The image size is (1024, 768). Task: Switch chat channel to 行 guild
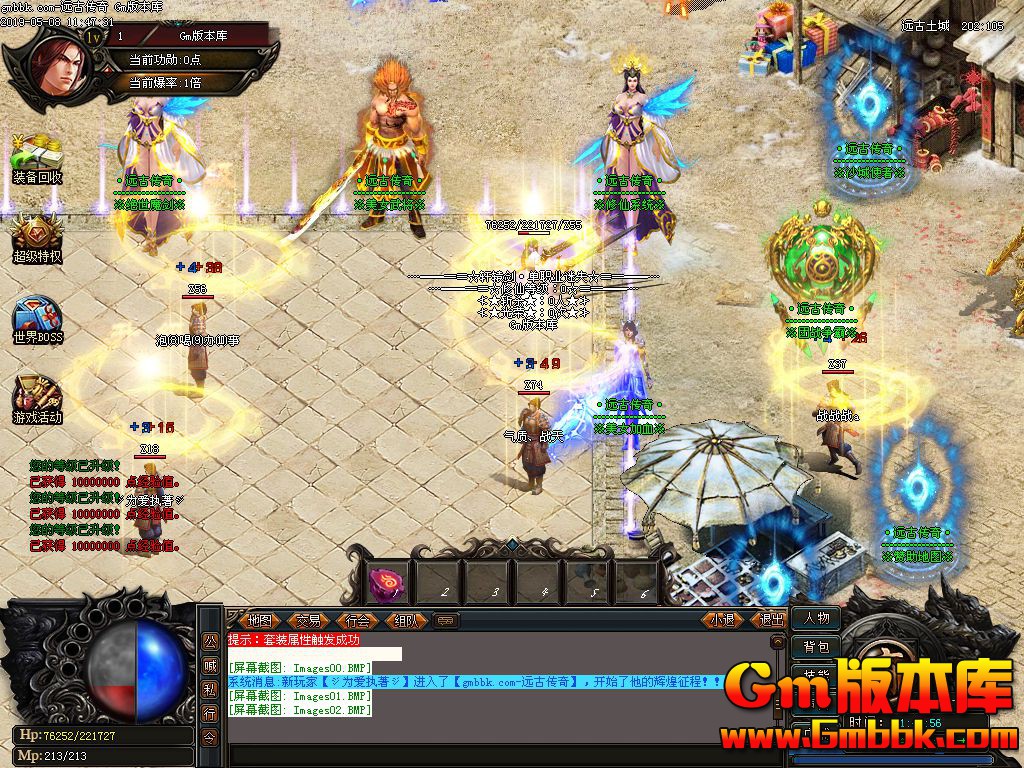[210, 713]
